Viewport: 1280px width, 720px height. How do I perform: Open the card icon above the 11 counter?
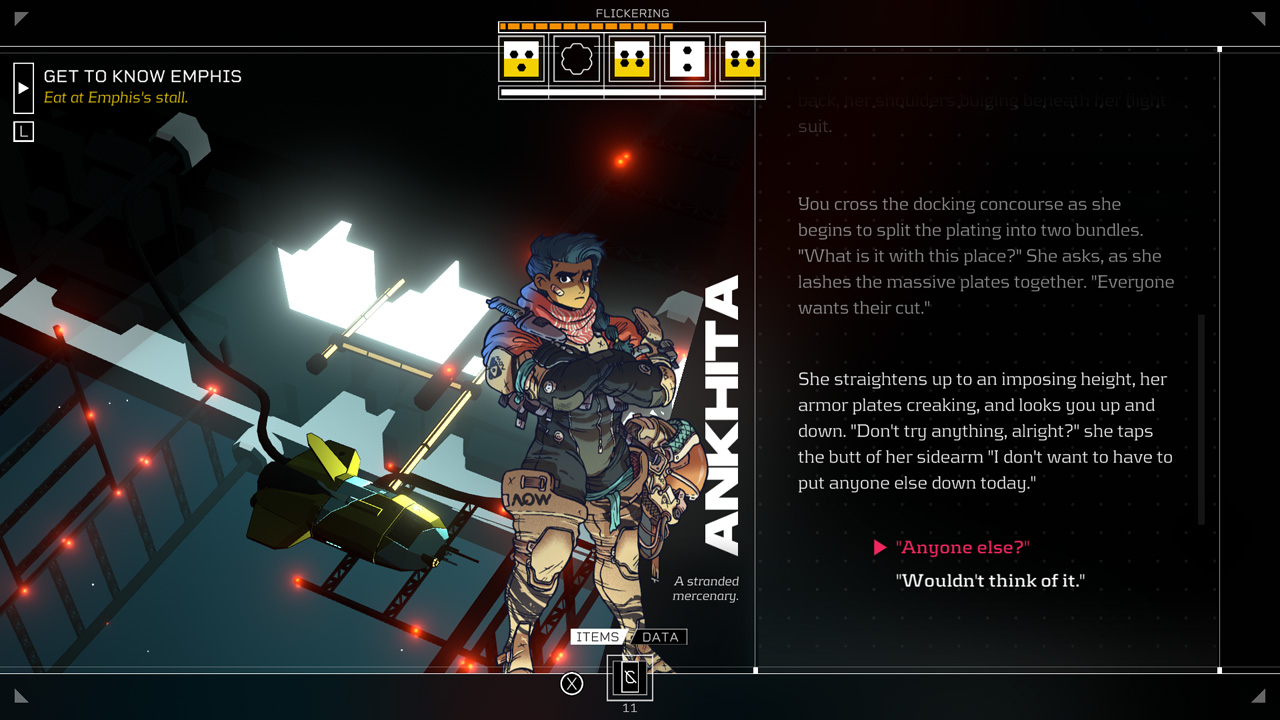pos(629,678)
